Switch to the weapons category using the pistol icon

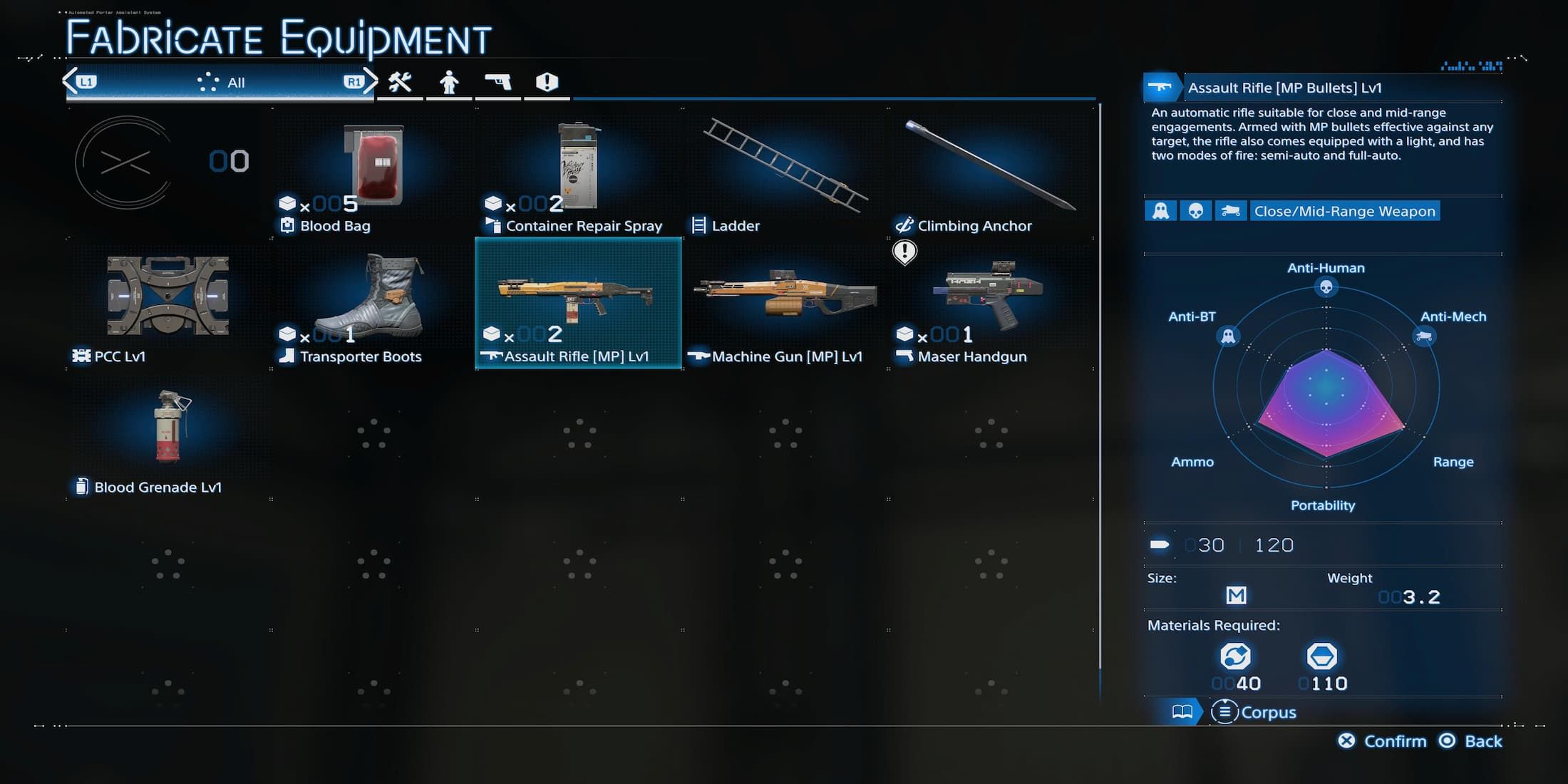tap(498, 82)
